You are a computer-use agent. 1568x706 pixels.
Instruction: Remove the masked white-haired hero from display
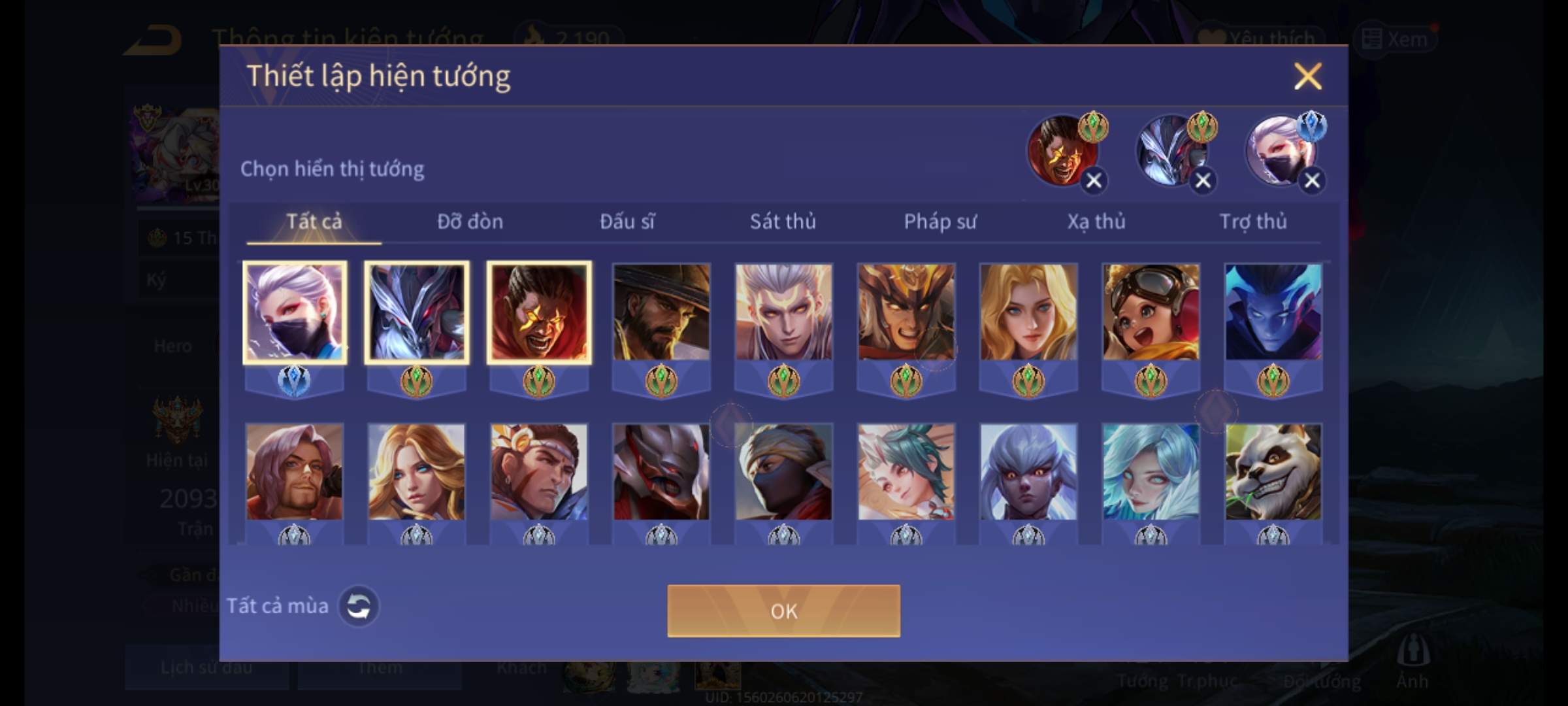pos(1312,180)
